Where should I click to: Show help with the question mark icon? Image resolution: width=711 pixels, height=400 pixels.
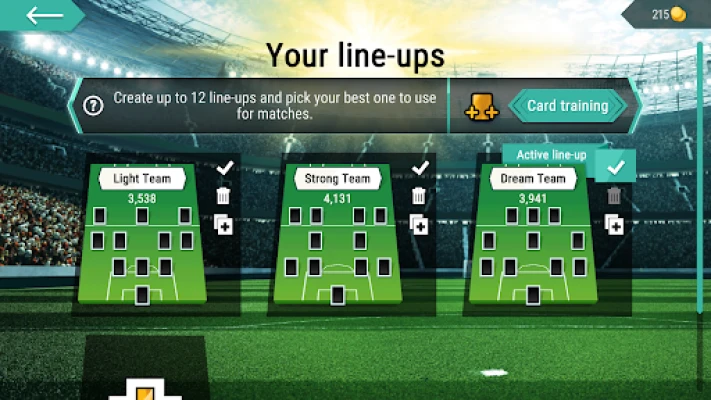[x=93, y=106]
